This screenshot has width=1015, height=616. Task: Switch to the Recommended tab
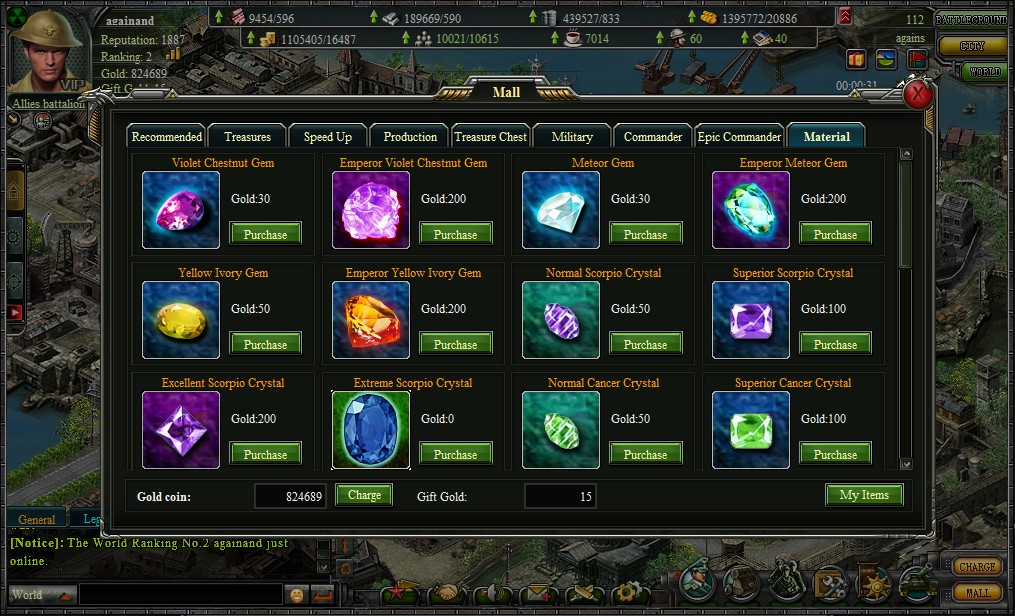coord(167,137)
